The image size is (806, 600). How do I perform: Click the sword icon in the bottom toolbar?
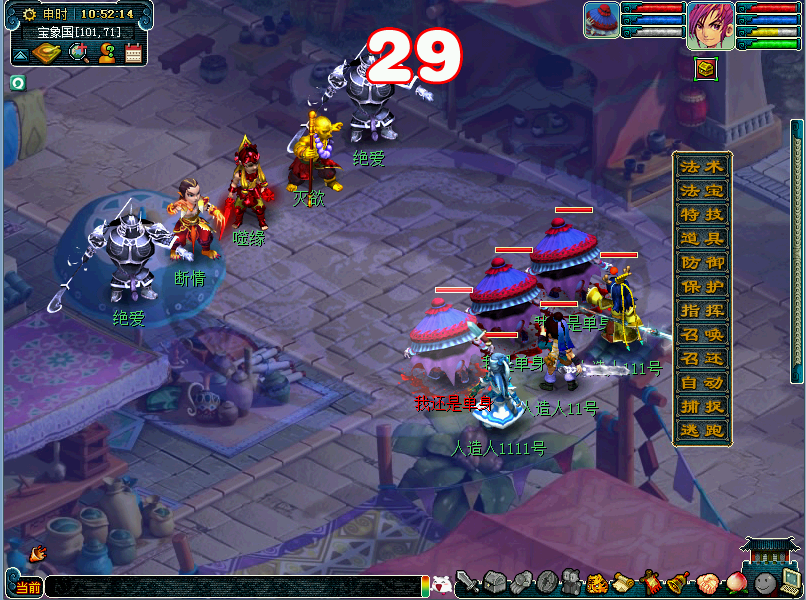pos(467,582)
